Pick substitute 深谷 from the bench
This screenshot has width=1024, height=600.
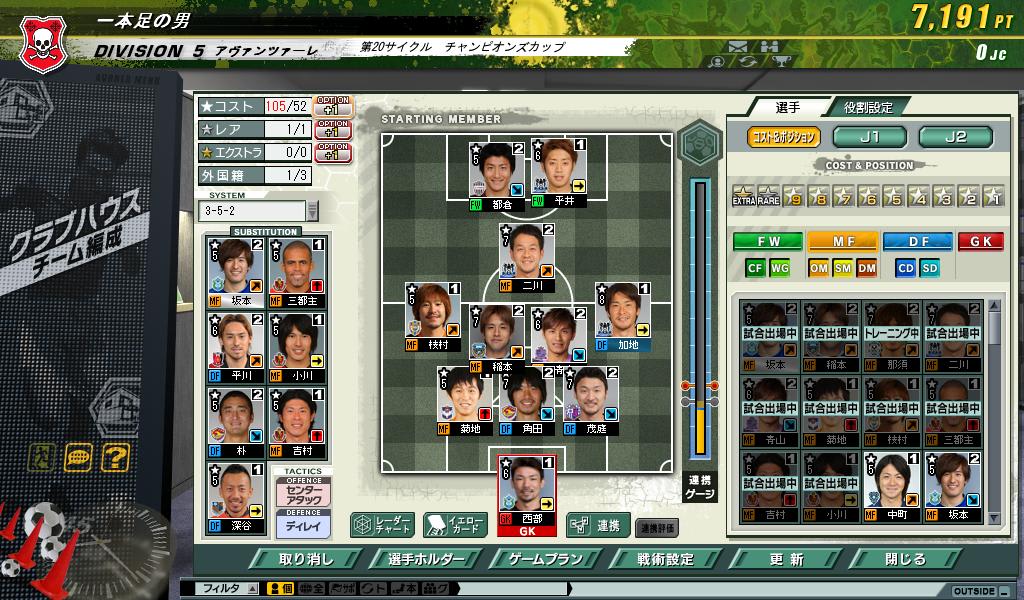236,497
